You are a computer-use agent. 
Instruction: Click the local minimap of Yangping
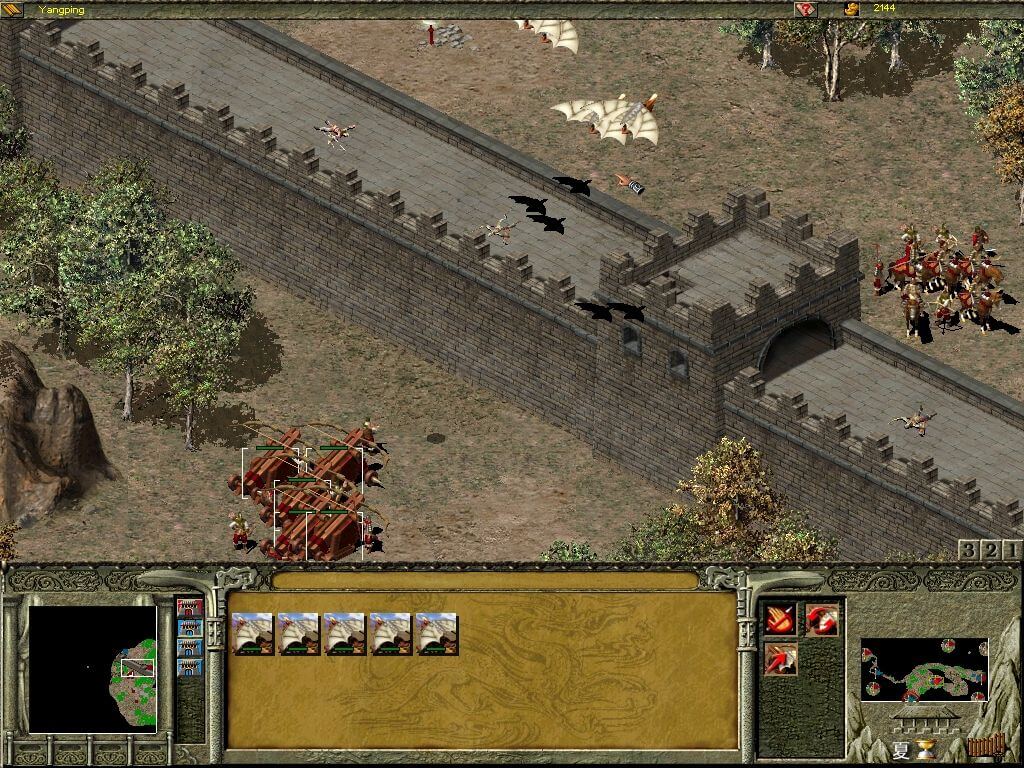coord(92,669)
